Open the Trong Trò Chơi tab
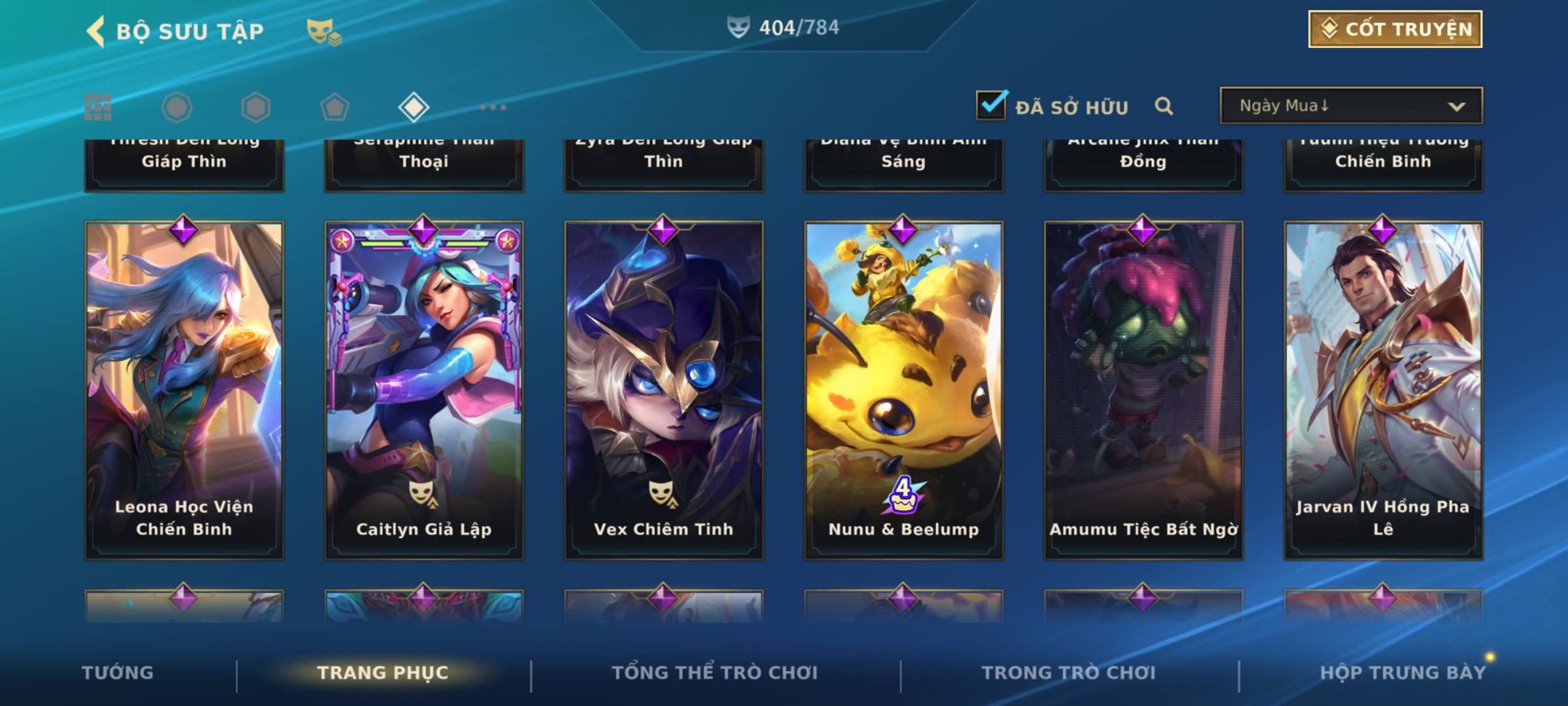The image size is (1568, 706). click(1069, 673)
